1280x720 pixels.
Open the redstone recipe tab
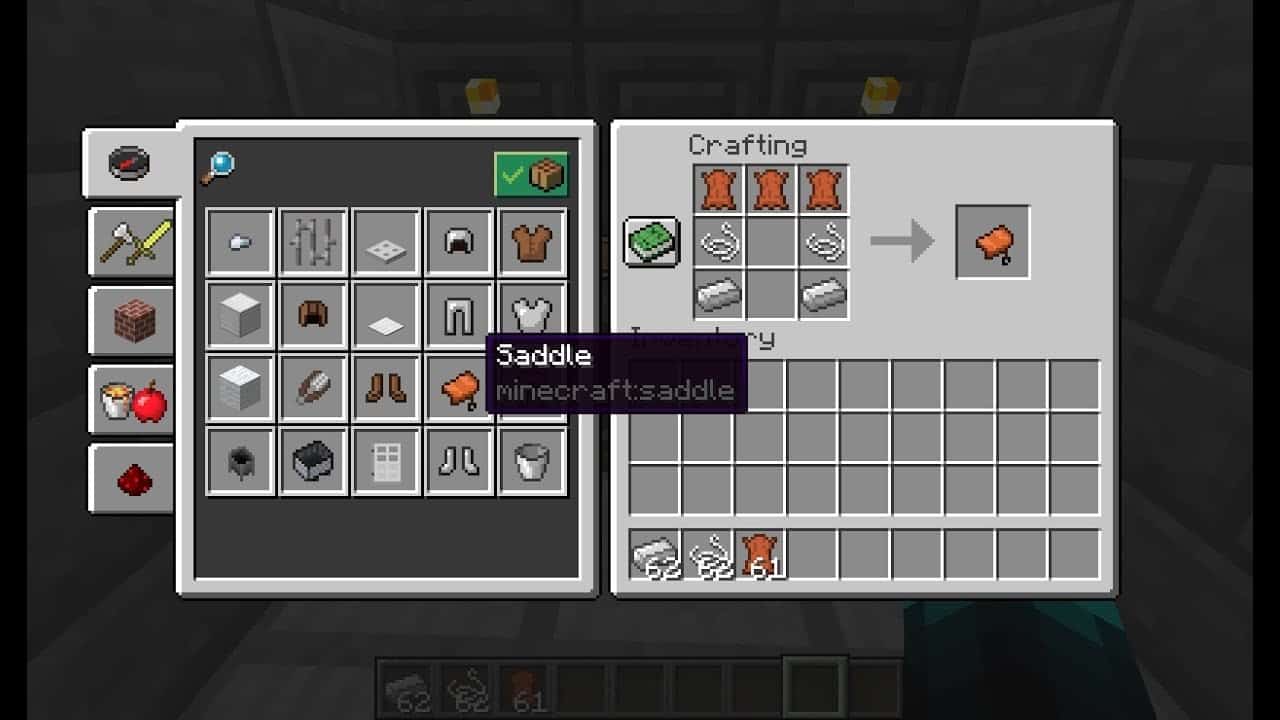[133, 478]
